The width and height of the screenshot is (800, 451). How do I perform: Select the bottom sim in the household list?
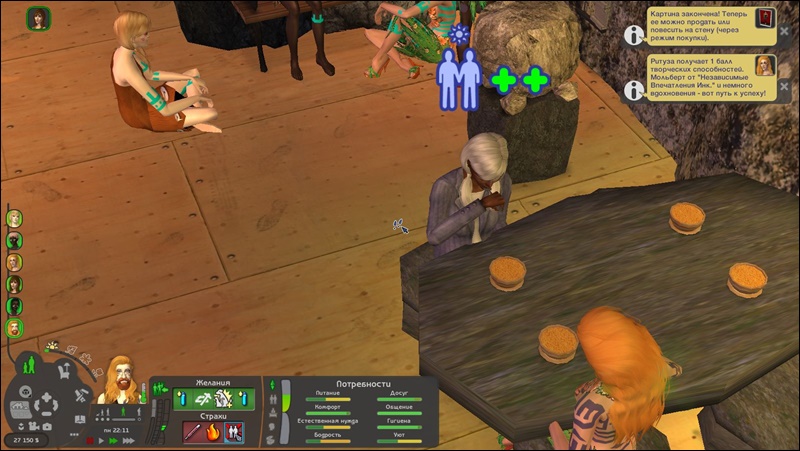[14, 328]
